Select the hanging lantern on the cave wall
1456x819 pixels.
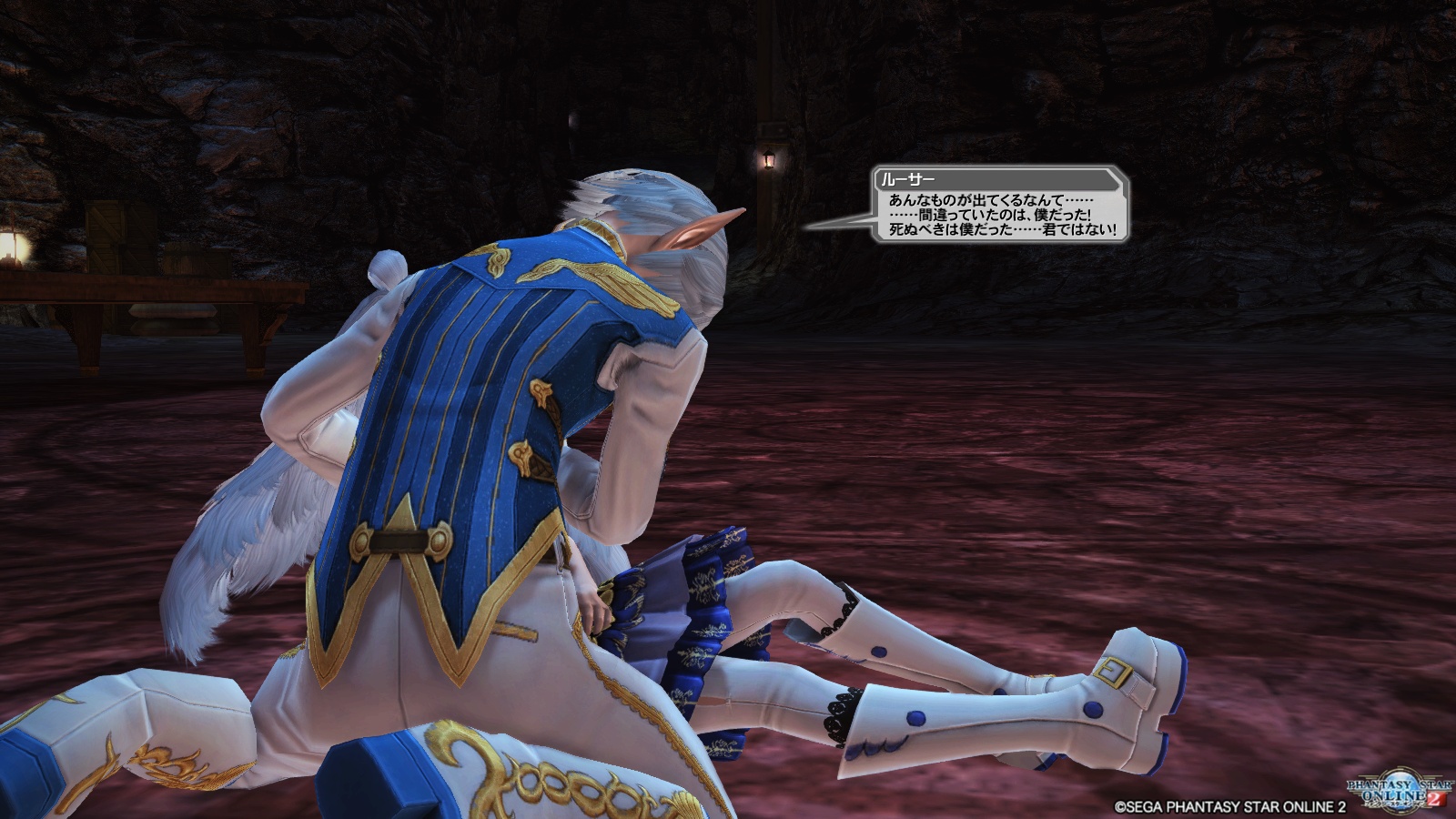[767, 161]
